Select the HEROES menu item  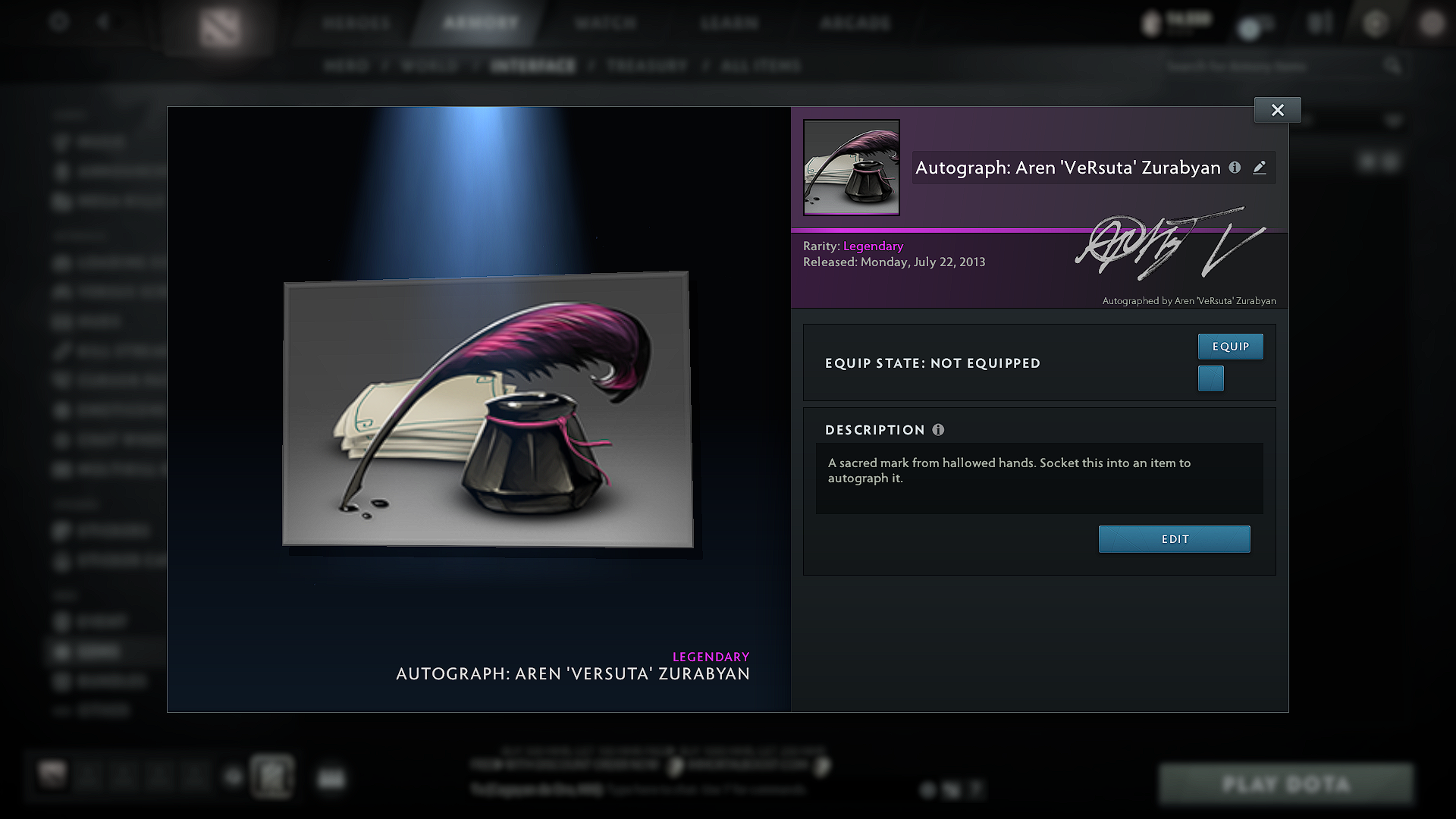coord(356,23)
